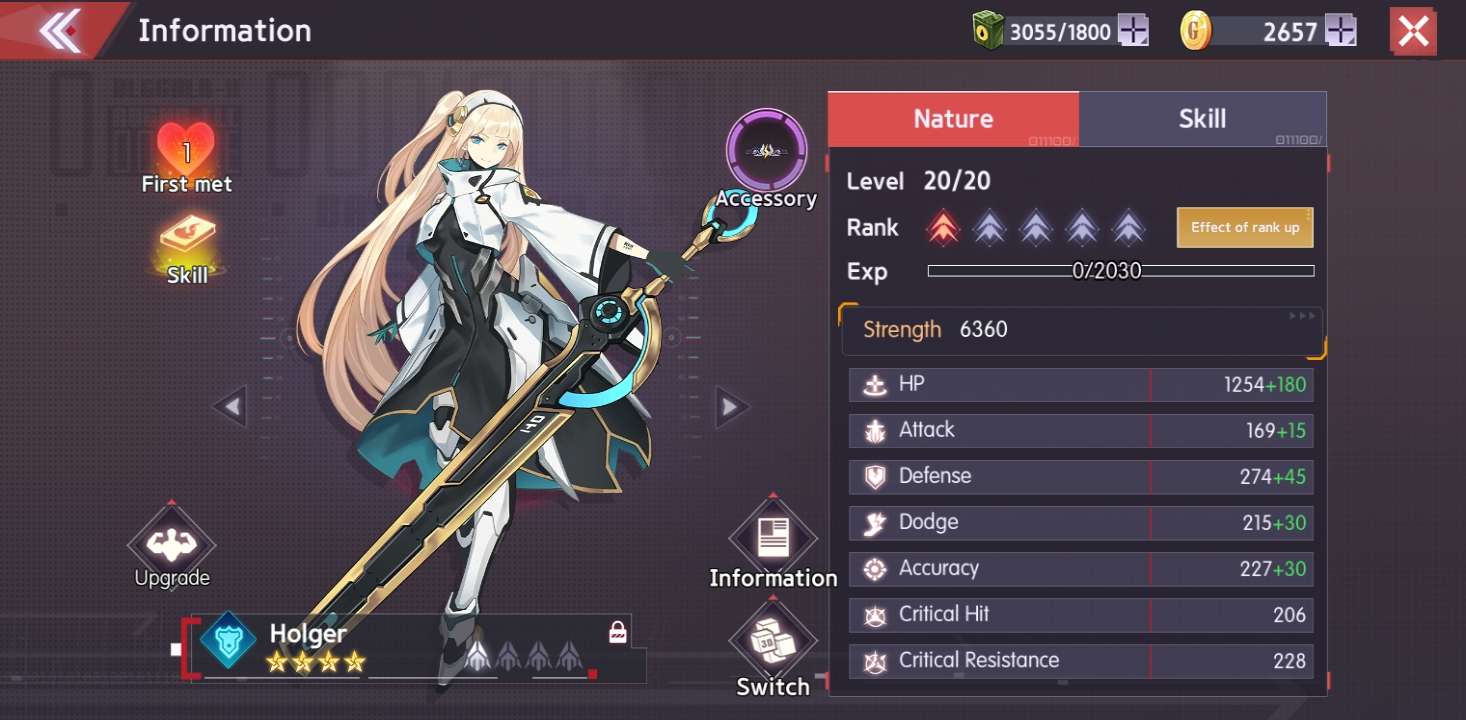Toggle the lock icon on Holger
The width and height of the screenshot is (1466, 720).
point(618,633)
